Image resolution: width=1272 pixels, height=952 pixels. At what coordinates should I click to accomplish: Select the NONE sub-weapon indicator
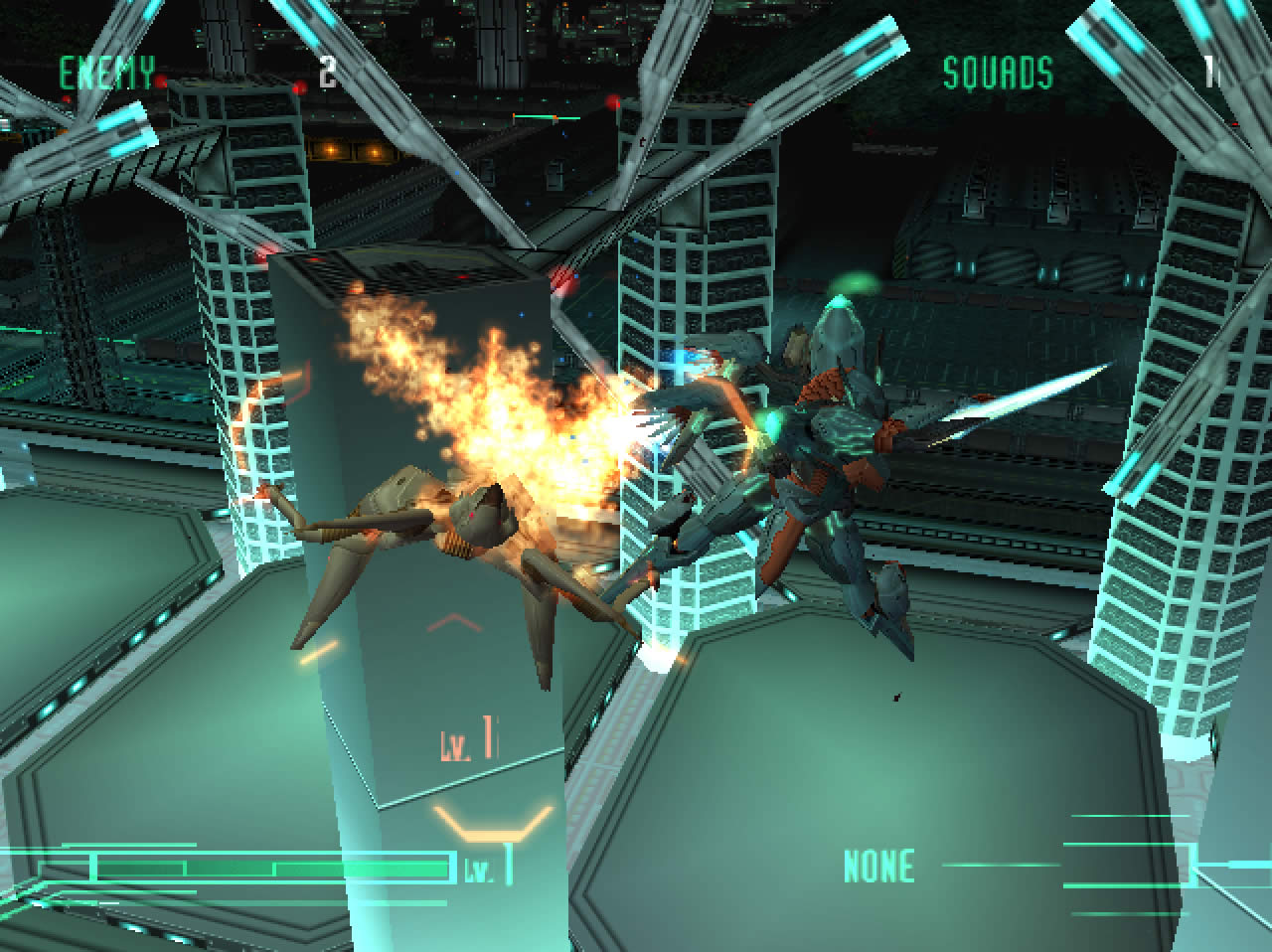(878, 866)
